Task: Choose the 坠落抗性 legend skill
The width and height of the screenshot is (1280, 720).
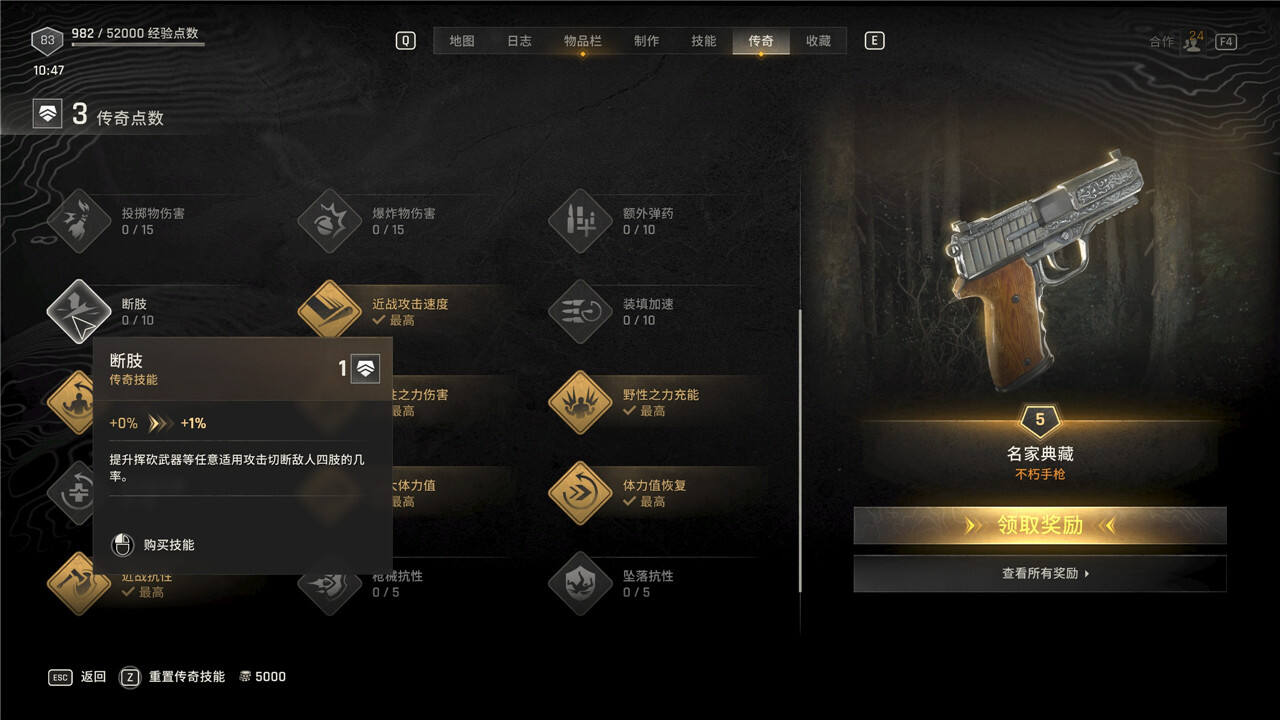Action: coord(580,584)
